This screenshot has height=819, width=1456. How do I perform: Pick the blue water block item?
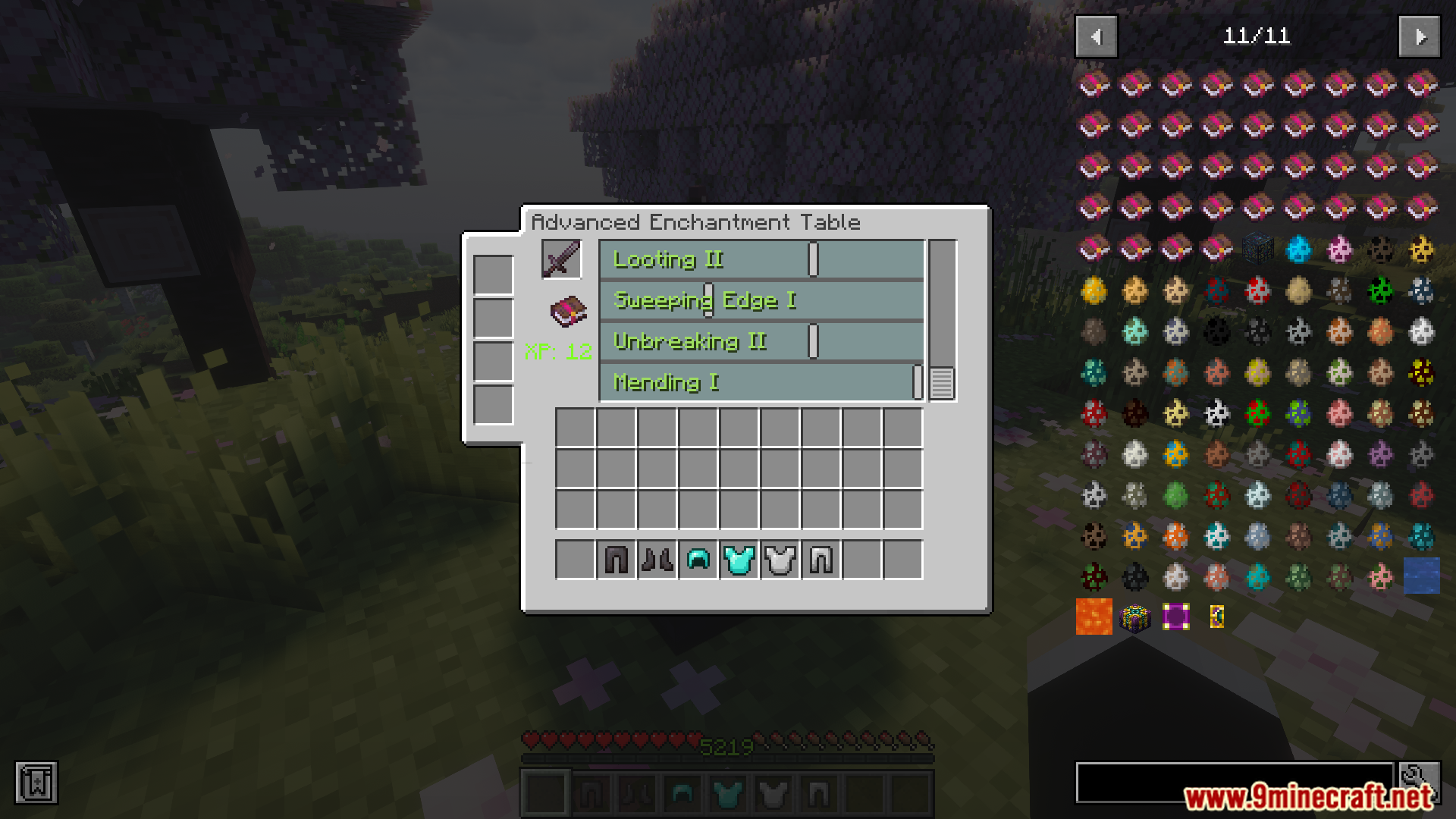click(1422, 576)
